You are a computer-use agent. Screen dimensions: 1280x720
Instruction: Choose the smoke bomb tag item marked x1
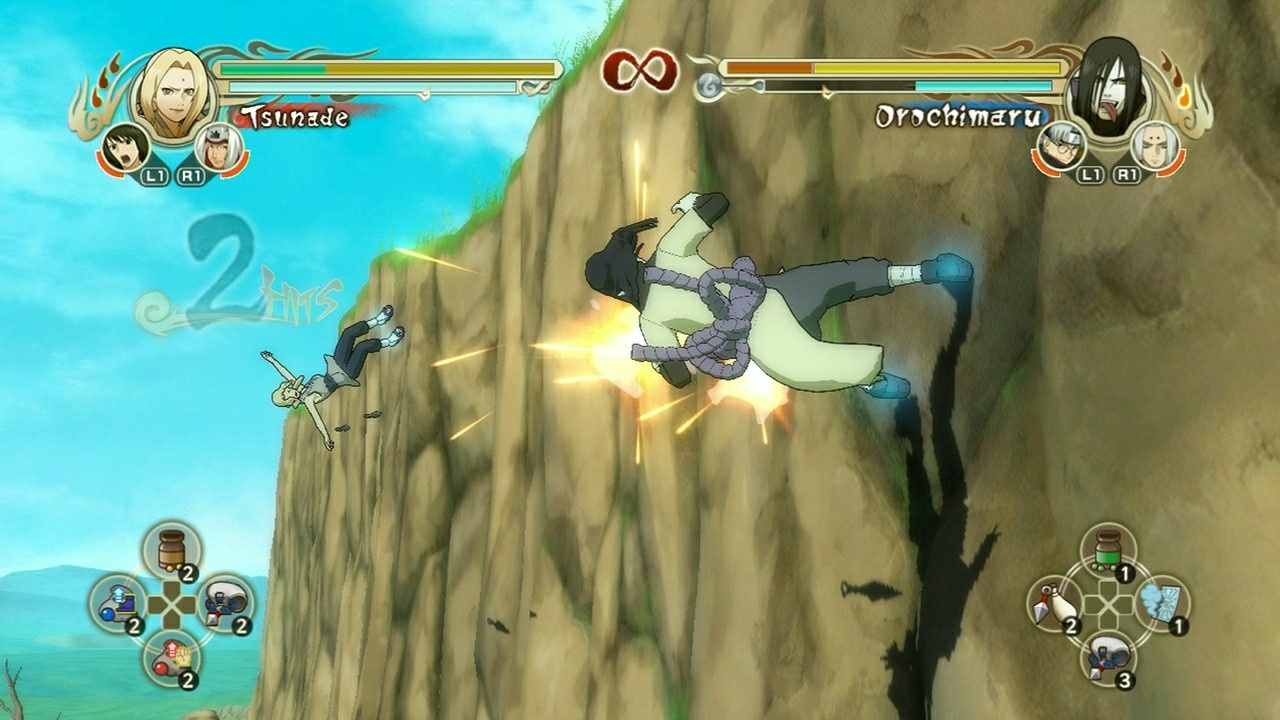point(1161,600)
